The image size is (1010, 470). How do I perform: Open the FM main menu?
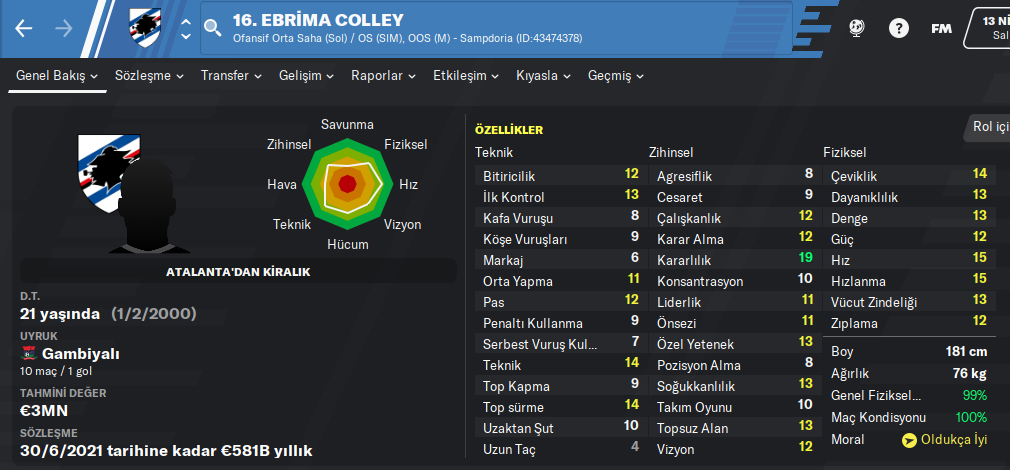[941, 28]
